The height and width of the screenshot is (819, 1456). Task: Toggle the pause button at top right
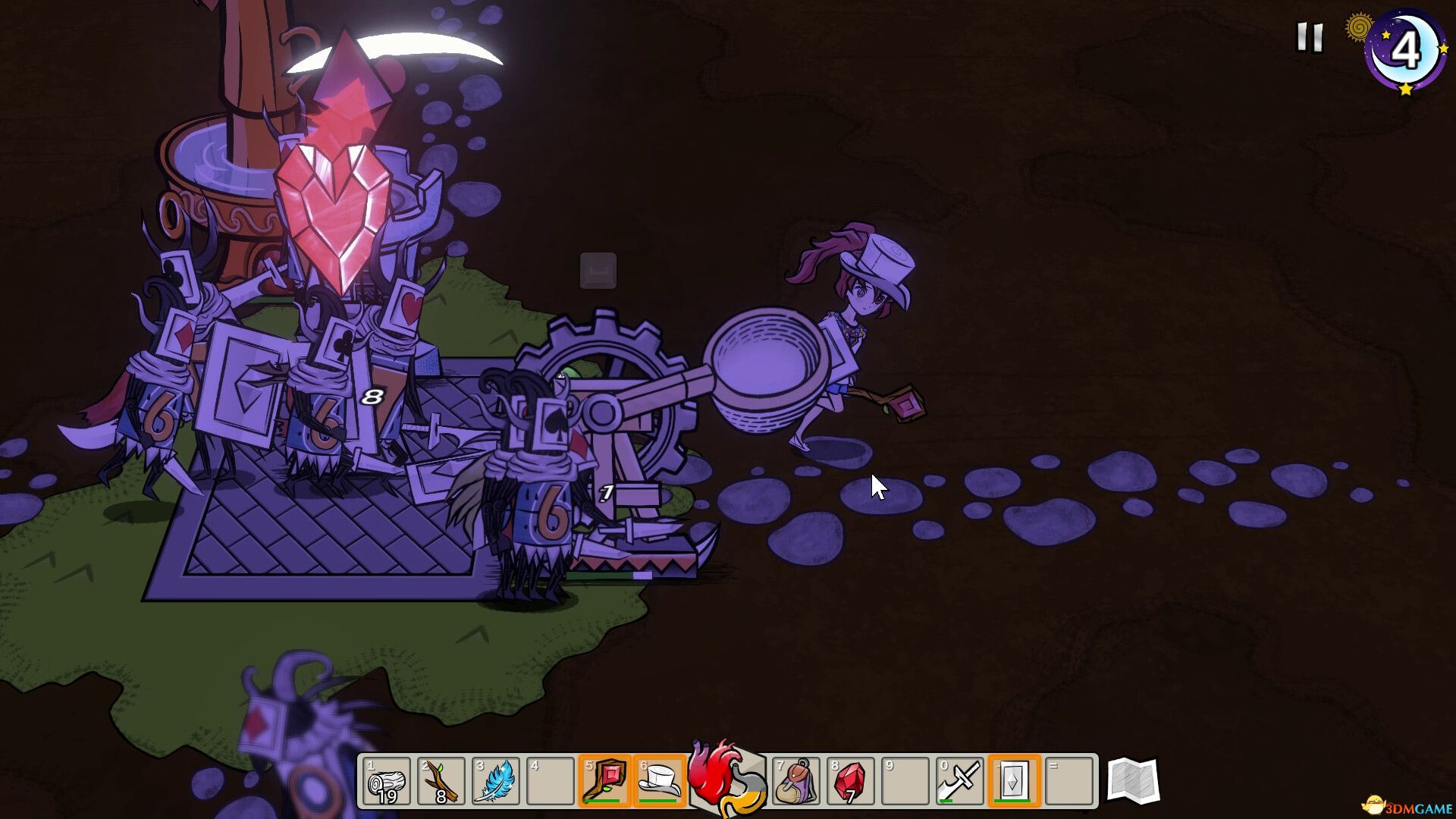click(x=1309, y=37)
